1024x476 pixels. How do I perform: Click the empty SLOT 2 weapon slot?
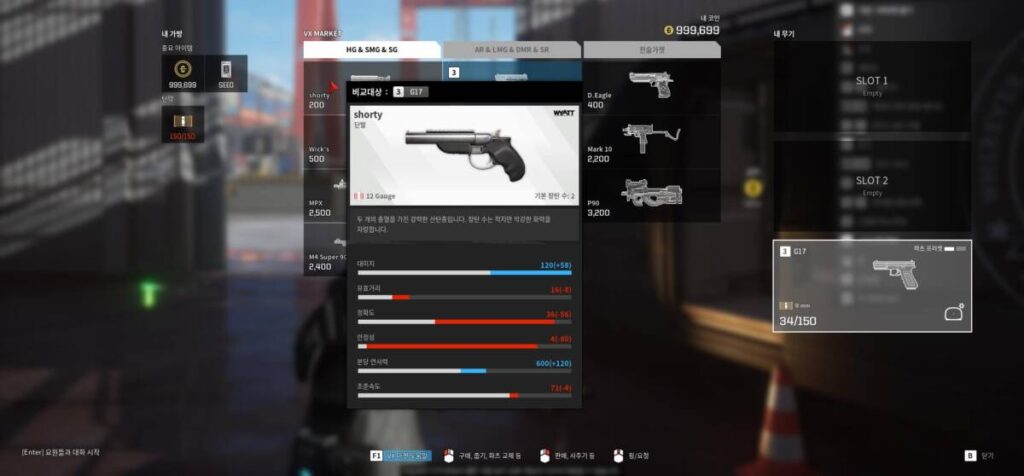coord(871,186)
